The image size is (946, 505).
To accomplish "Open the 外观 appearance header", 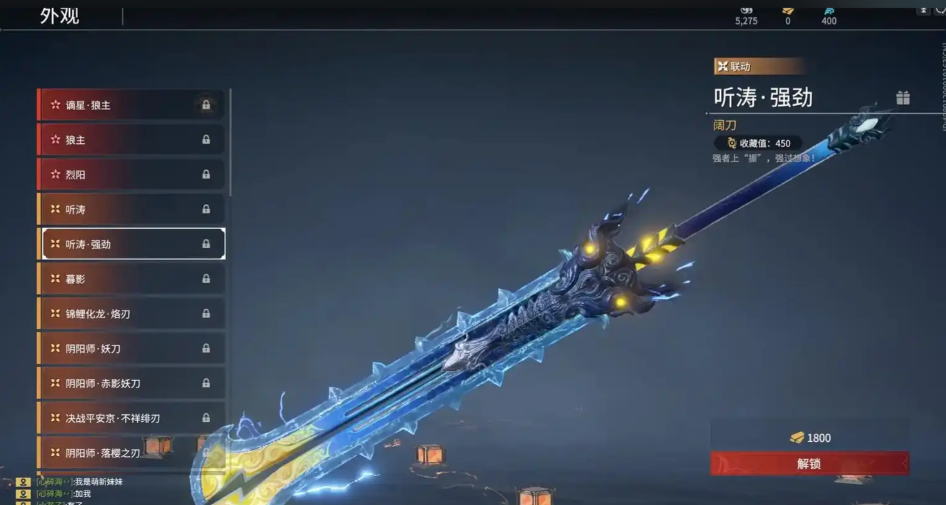I will [60, 16].
